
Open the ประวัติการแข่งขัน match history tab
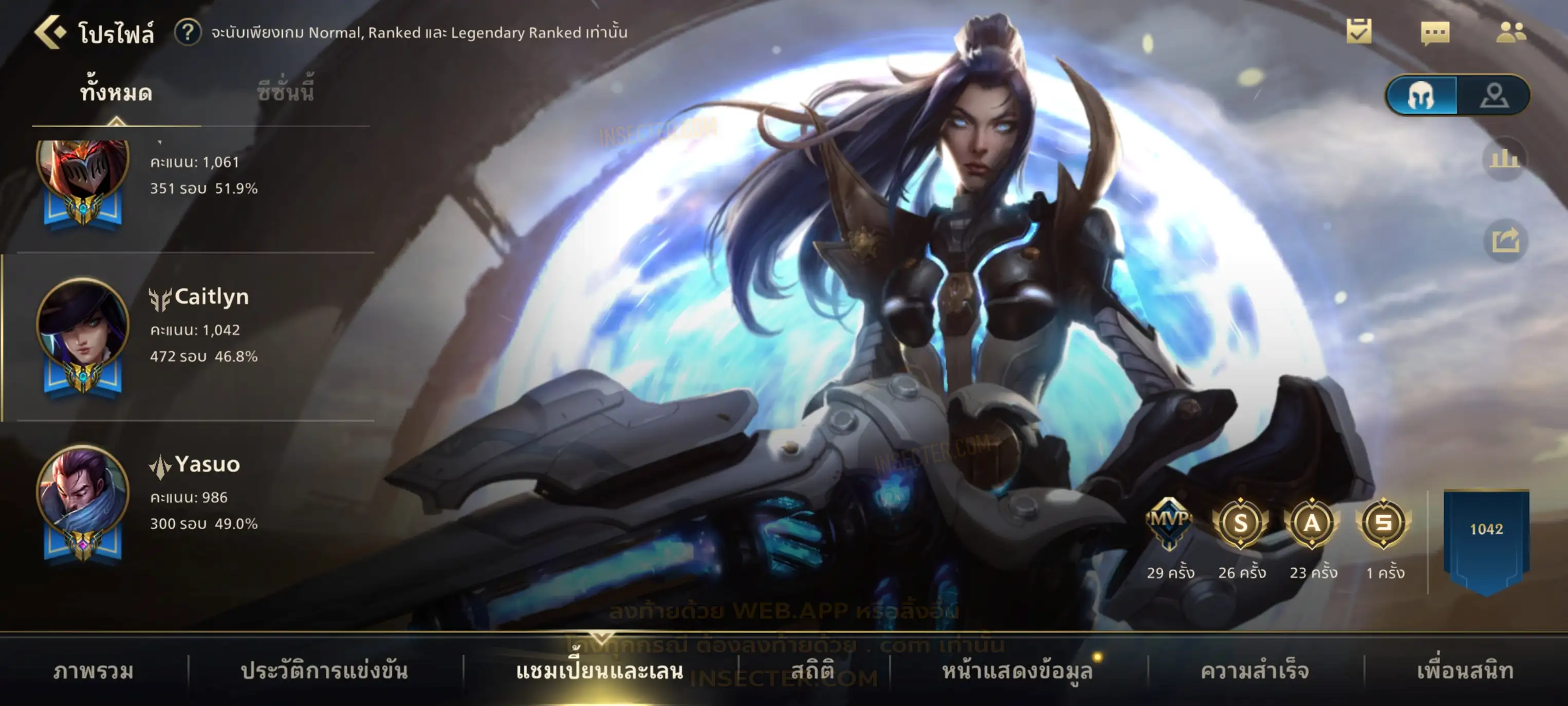coord(324,671)
